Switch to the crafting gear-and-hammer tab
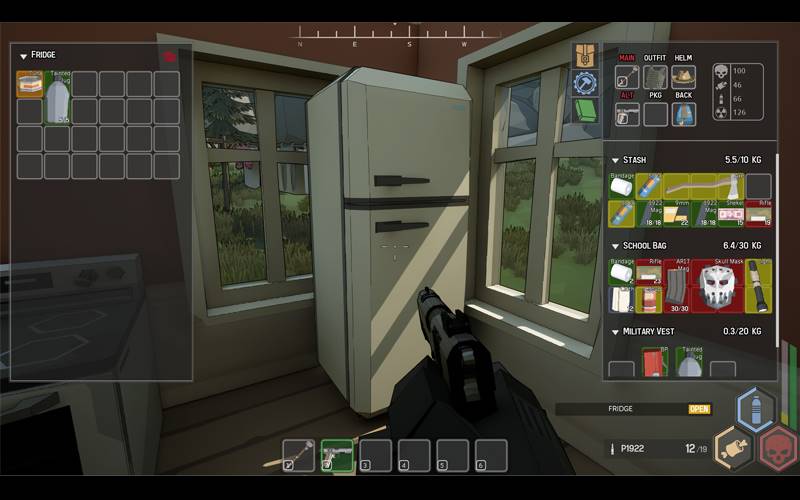The height and width of the screenshot is (500, 800). pos(585,83)
